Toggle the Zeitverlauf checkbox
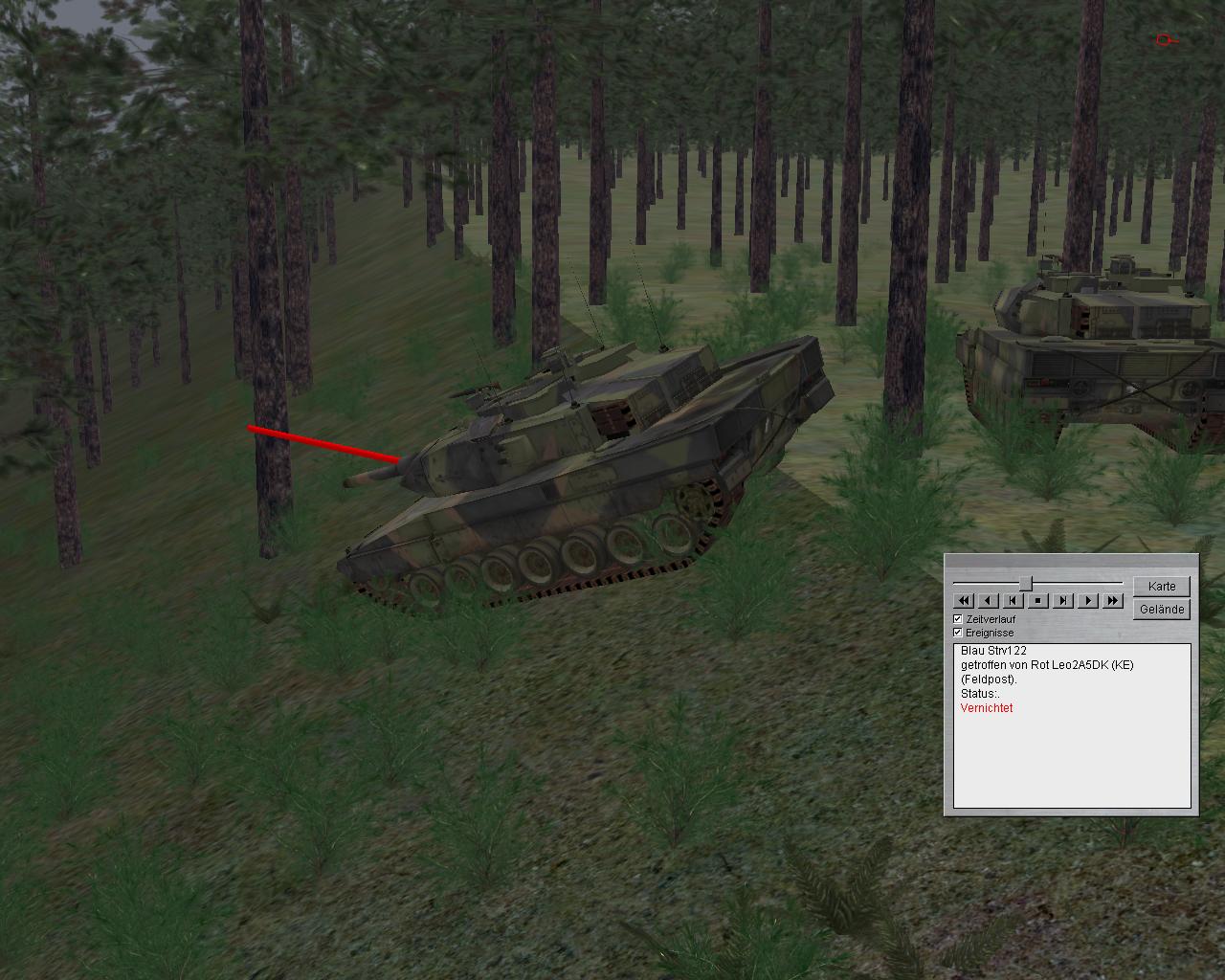Viewport: 1225px width, 980px height. pos(958,619)
